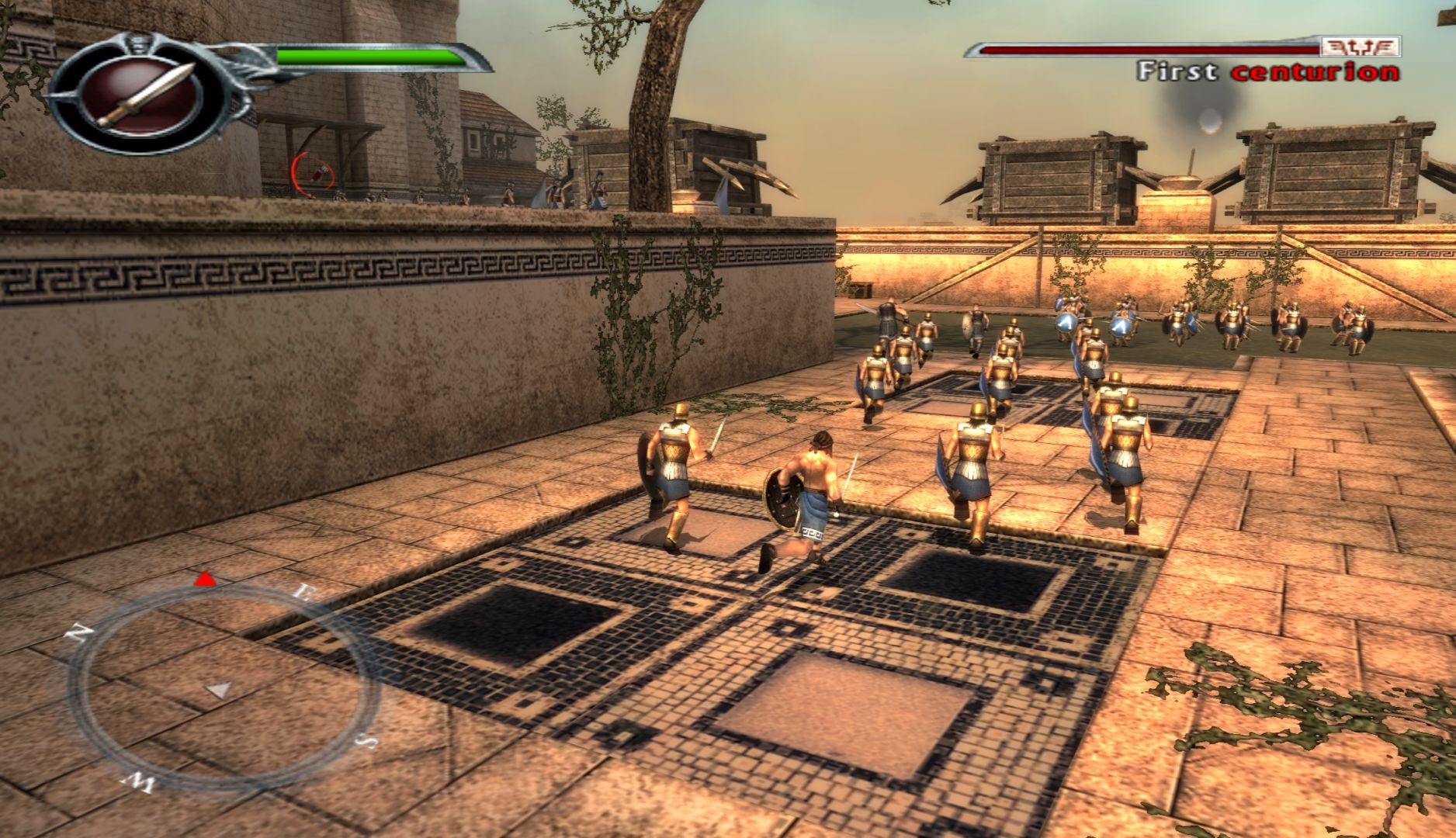Click the sword weapon icon
The image size is (1456, 838).
pyautogui.click(x=145, y=95)
